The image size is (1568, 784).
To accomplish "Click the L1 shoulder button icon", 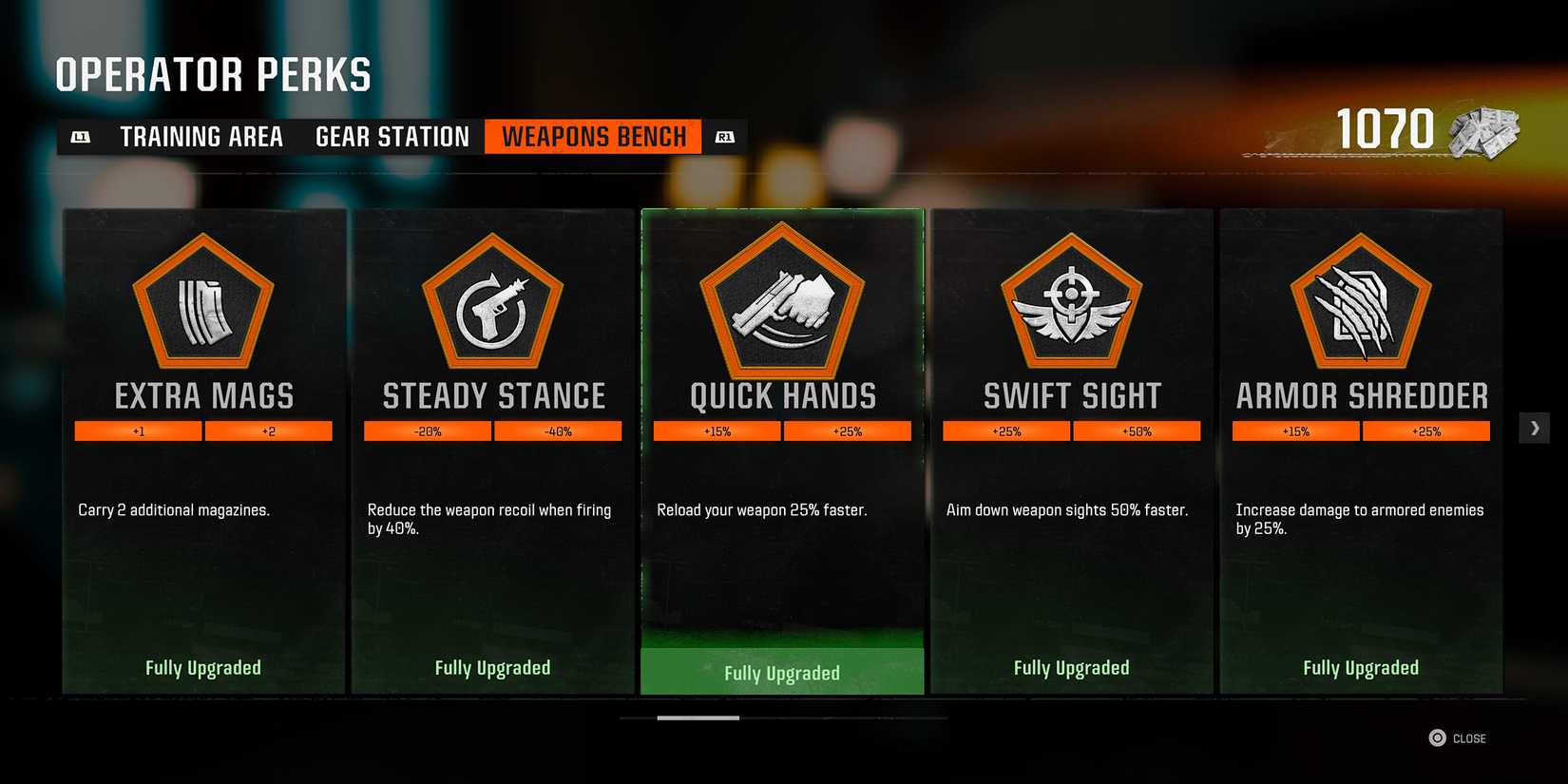I will pos(82,136).
